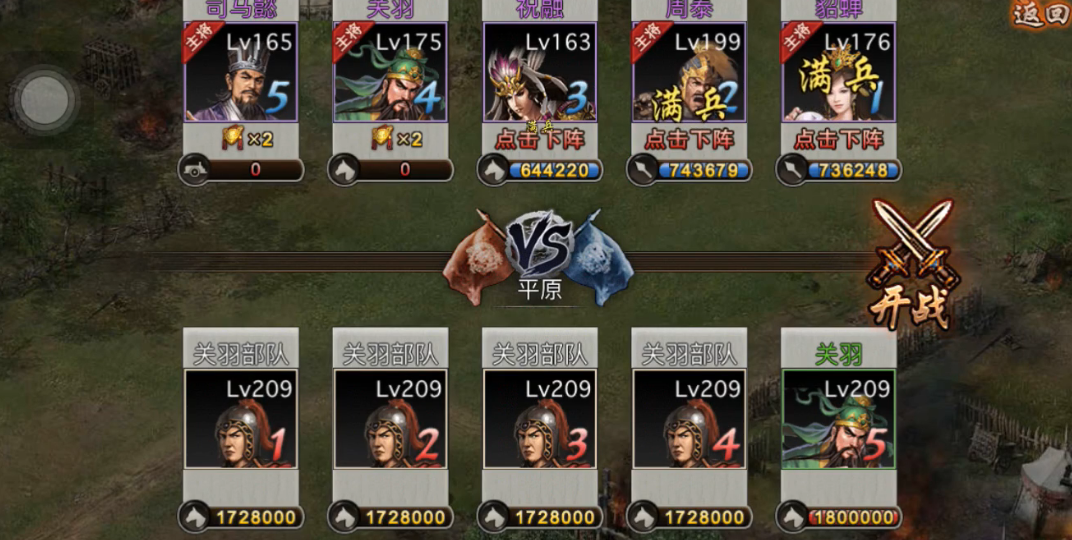This screenshot has width=1072, height=540.
Task: Pick the 周泰 Lv199 hero portrait
Action: click(689, 72)
